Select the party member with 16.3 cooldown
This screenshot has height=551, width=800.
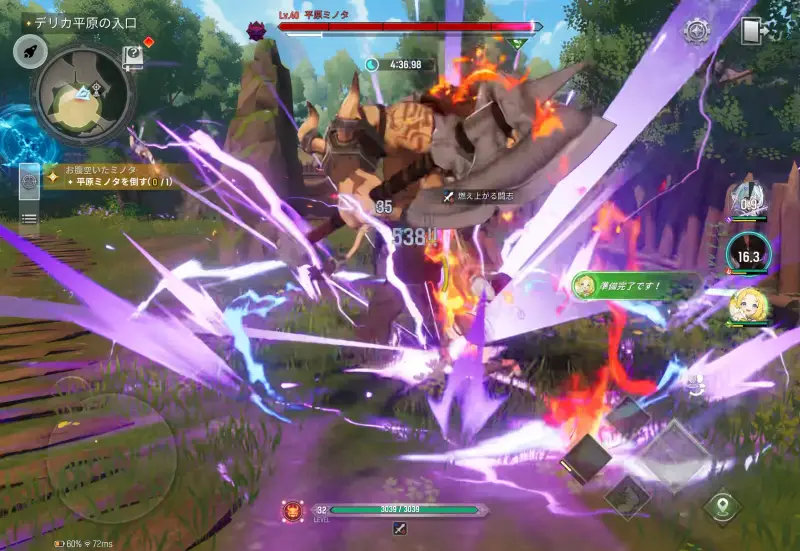point(746,253)
